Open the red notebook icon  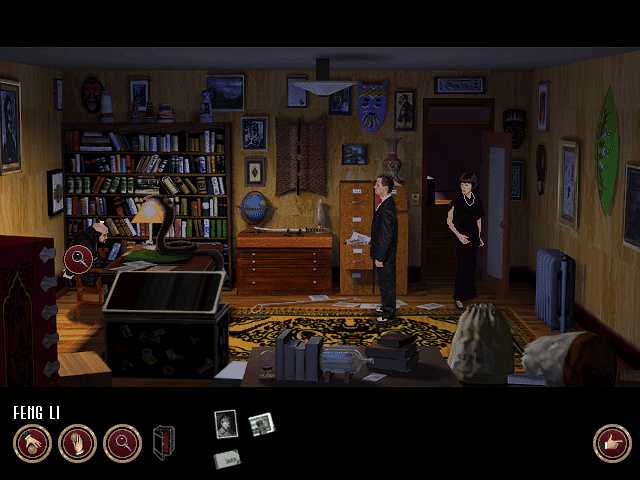[164, 442]
